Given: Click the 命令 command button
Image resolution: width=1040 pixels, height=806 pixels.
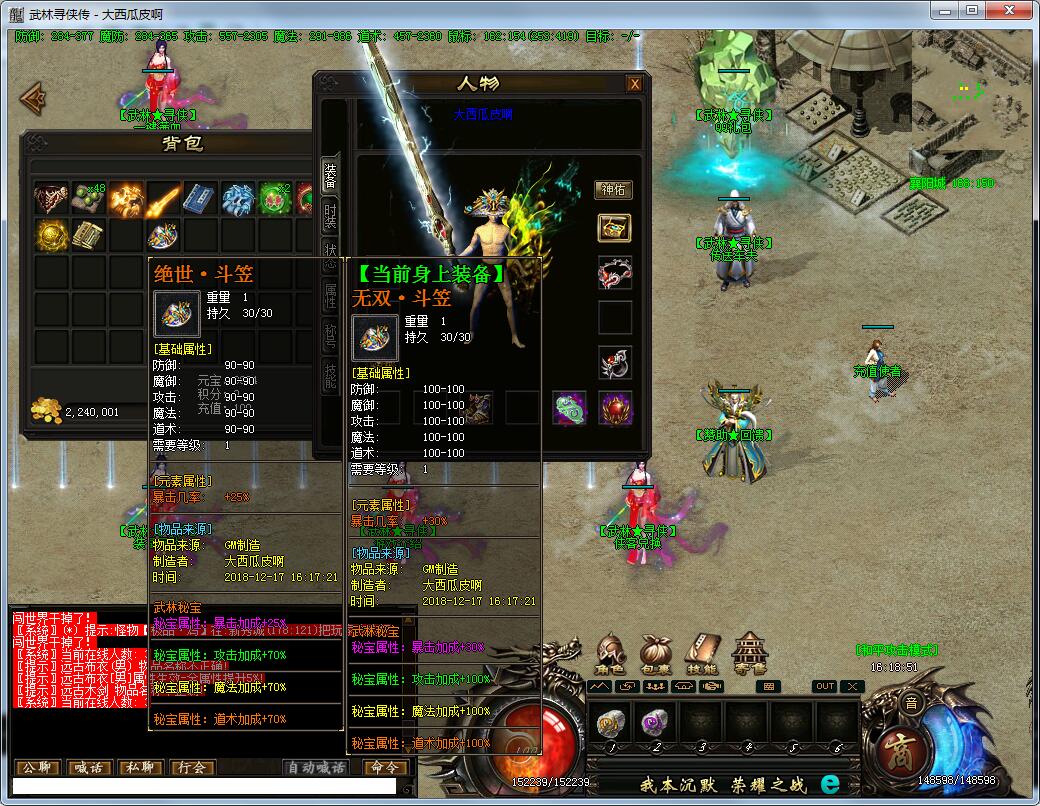Looking at the screenshot, I should click(383, 768).
